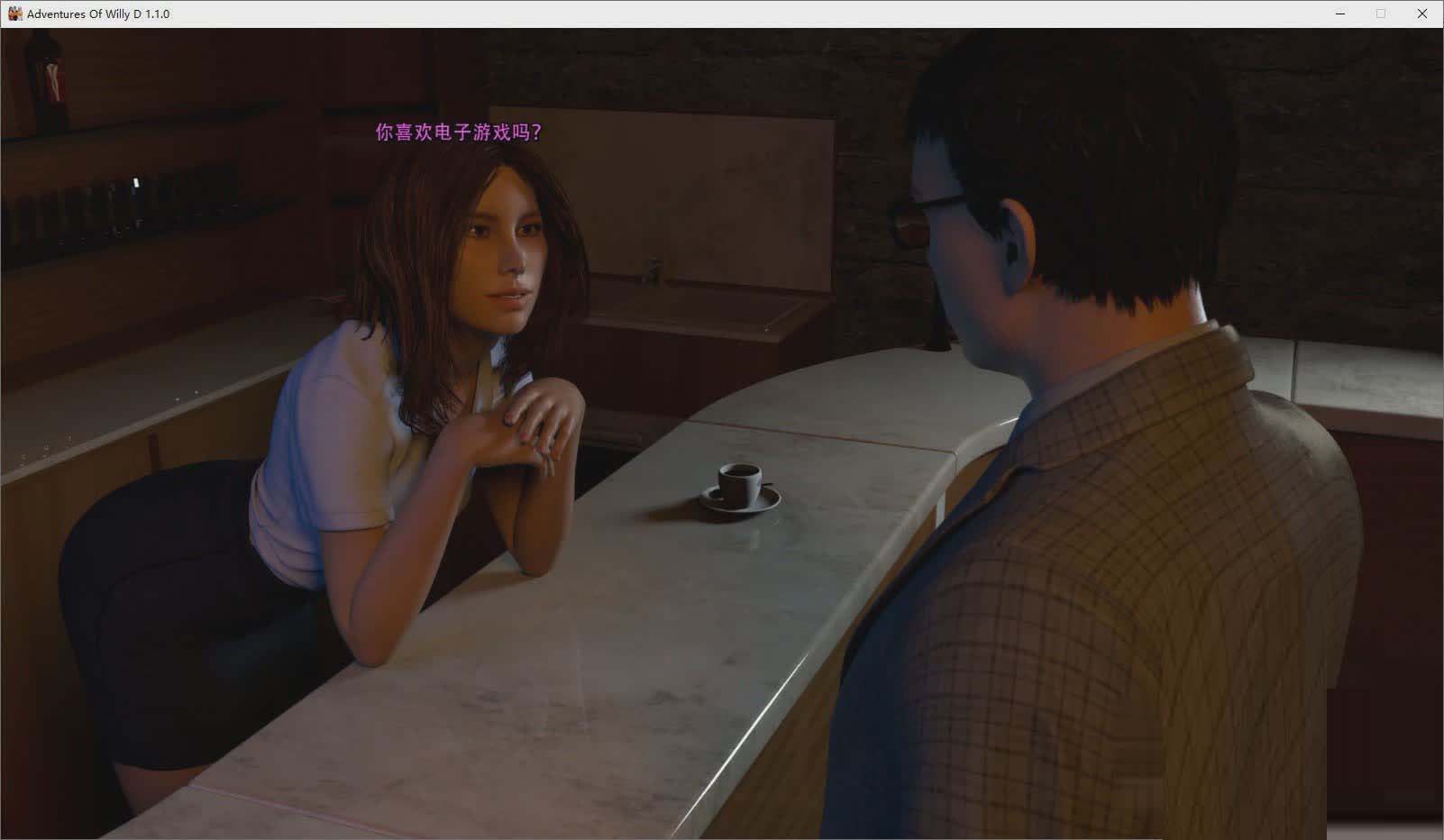
Task: Minimize the game window
Action: pos(1340,14)
